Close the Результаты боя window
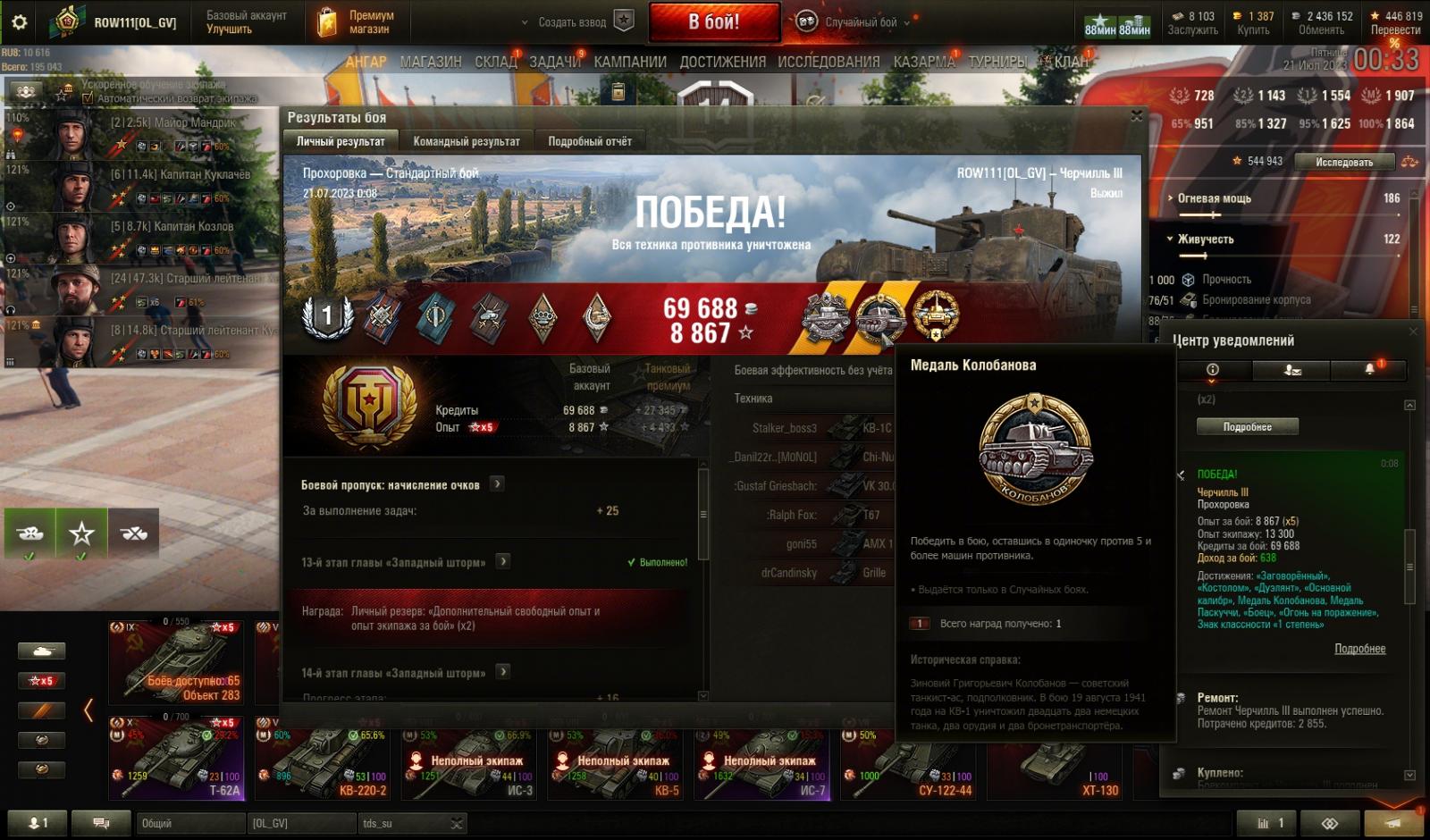Viewport: 1430px width, 840px height. pos(1137,116)
